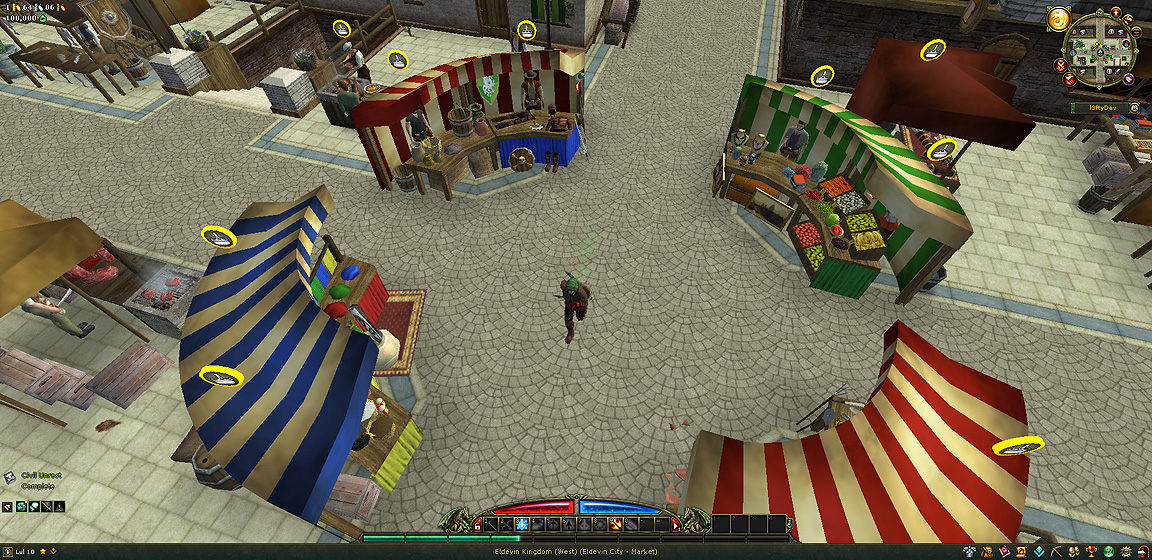1152x560 pixels.
Task: Click the crossed swords minimap button
Action: point(1060,65)
